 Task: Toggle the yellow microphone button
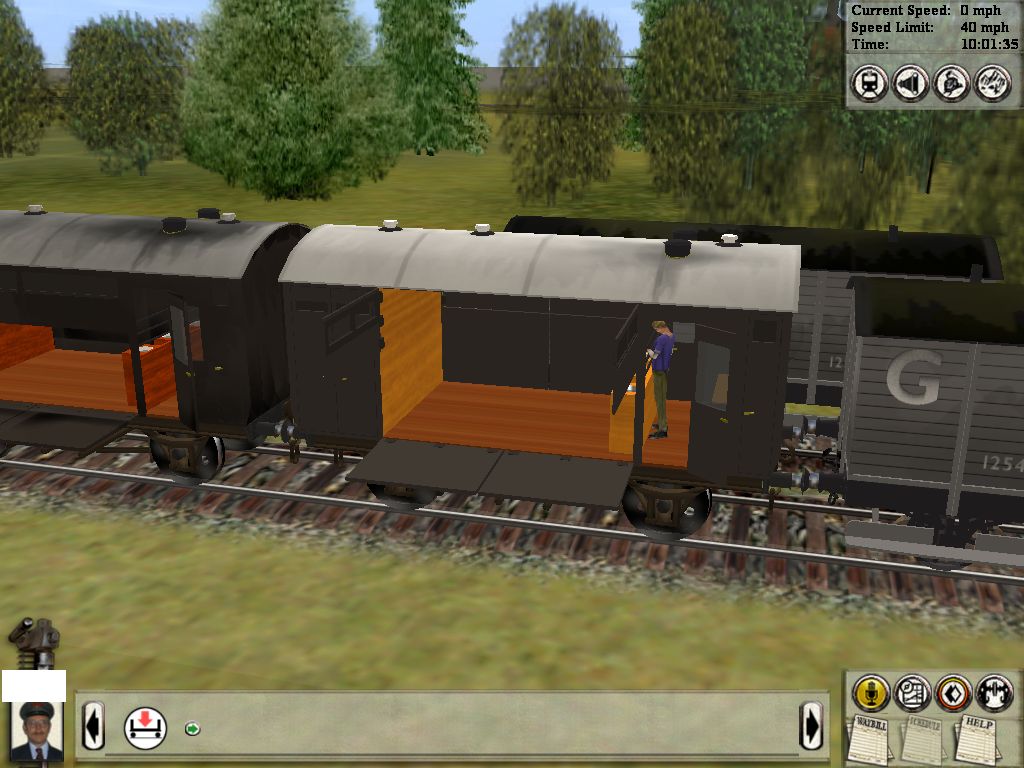point(871,691)
